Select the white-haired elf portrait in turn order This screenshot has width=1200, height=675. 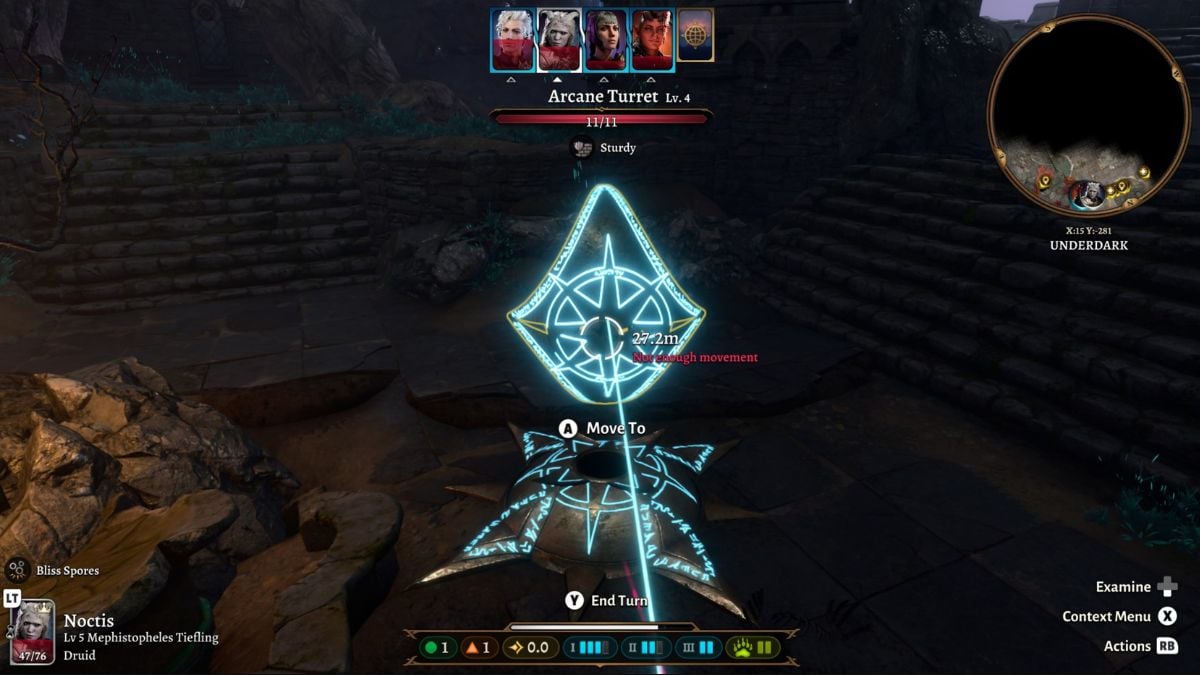512,40
